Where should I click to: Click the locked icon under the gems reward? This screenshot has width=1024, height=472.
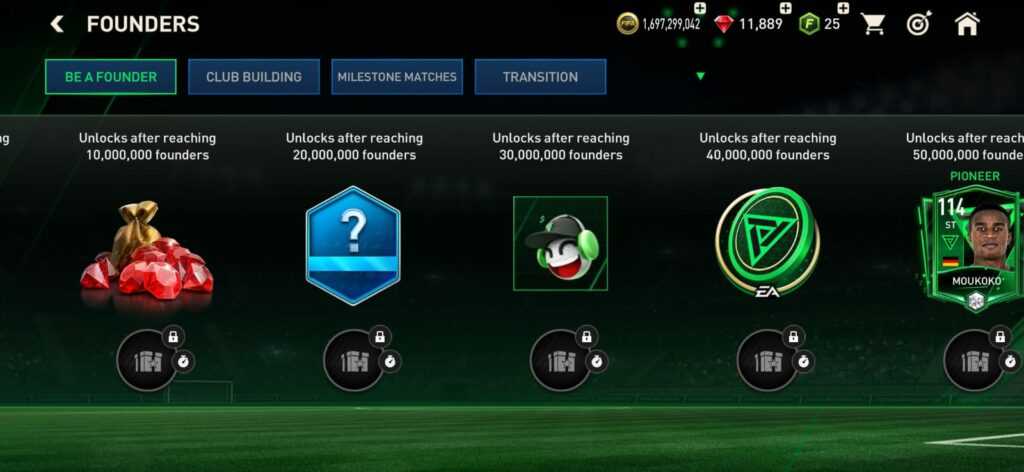coord(147,360)
